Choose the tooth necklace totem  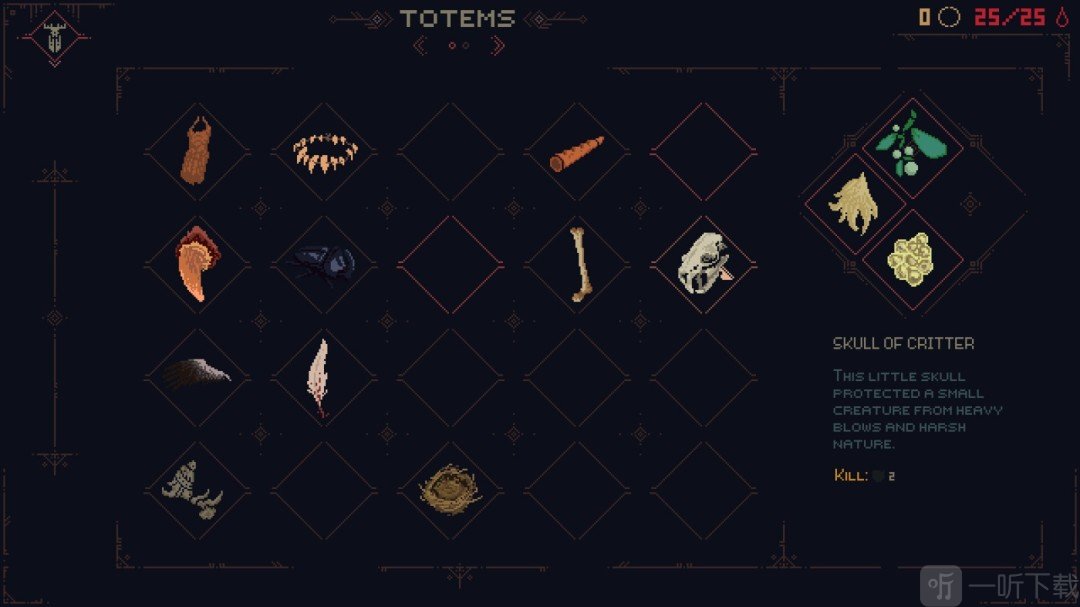click(324, 153)
